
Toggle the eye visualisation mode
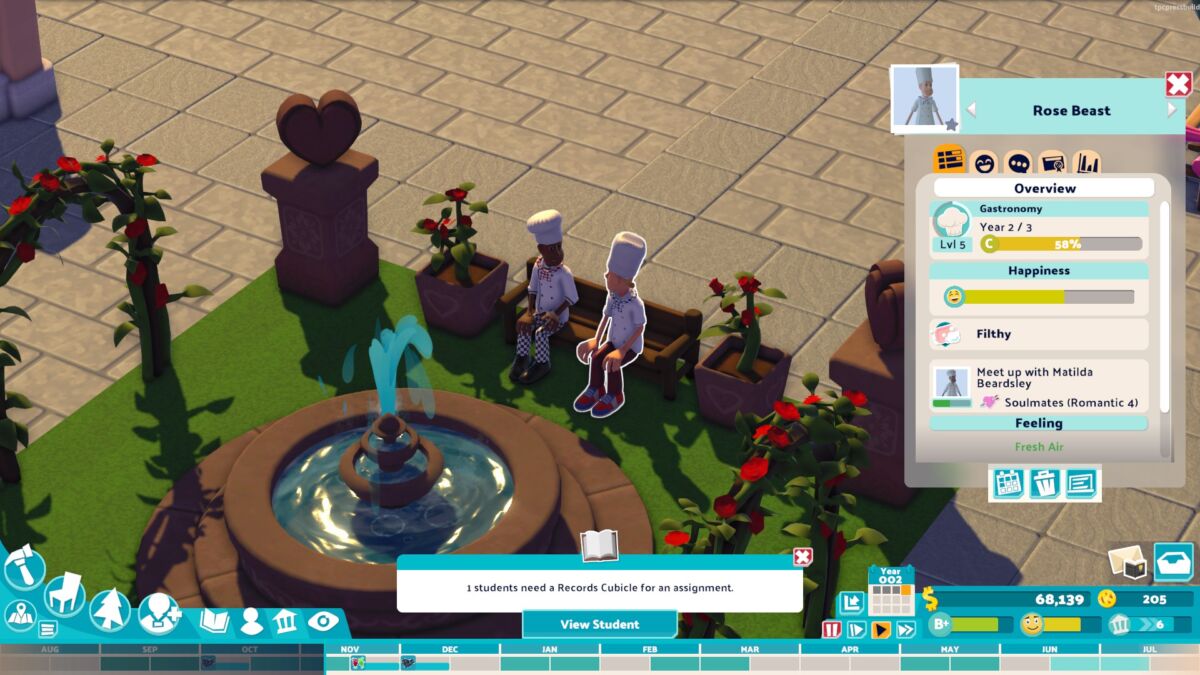point(323,621)
